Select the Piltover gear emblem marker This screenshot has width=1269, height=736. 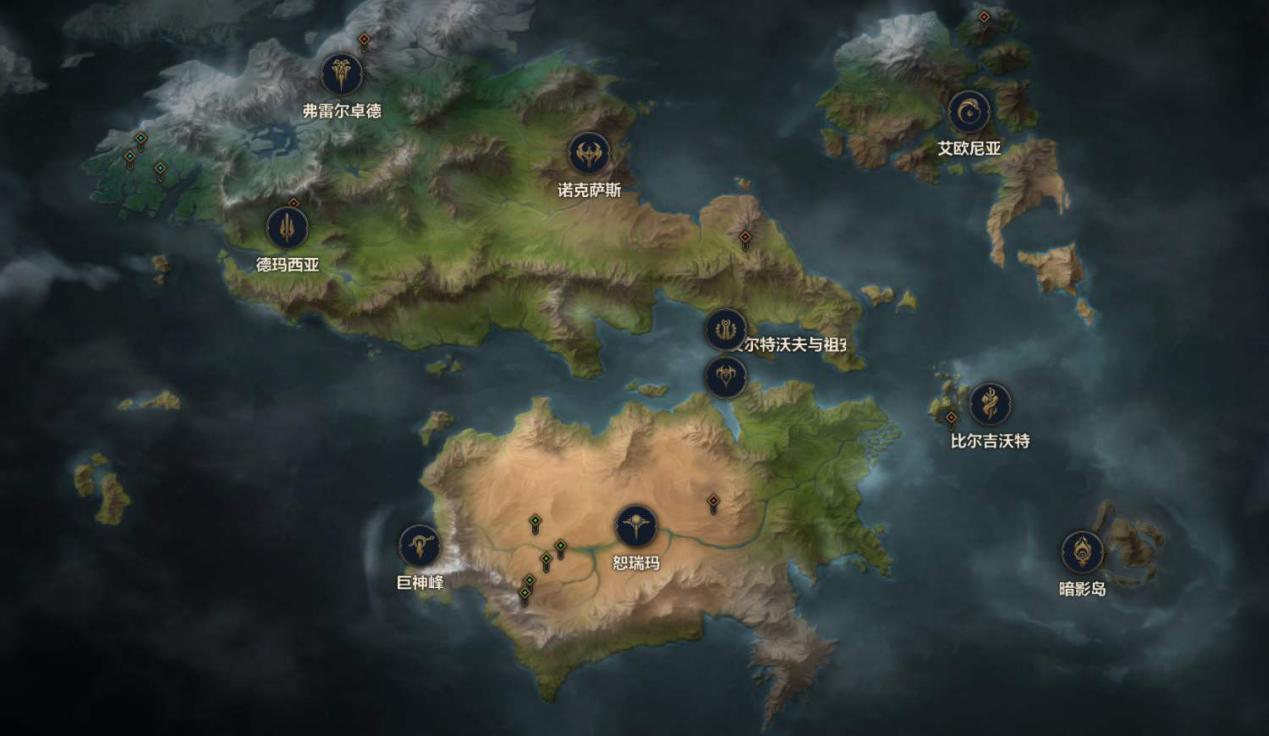point(725,329)
